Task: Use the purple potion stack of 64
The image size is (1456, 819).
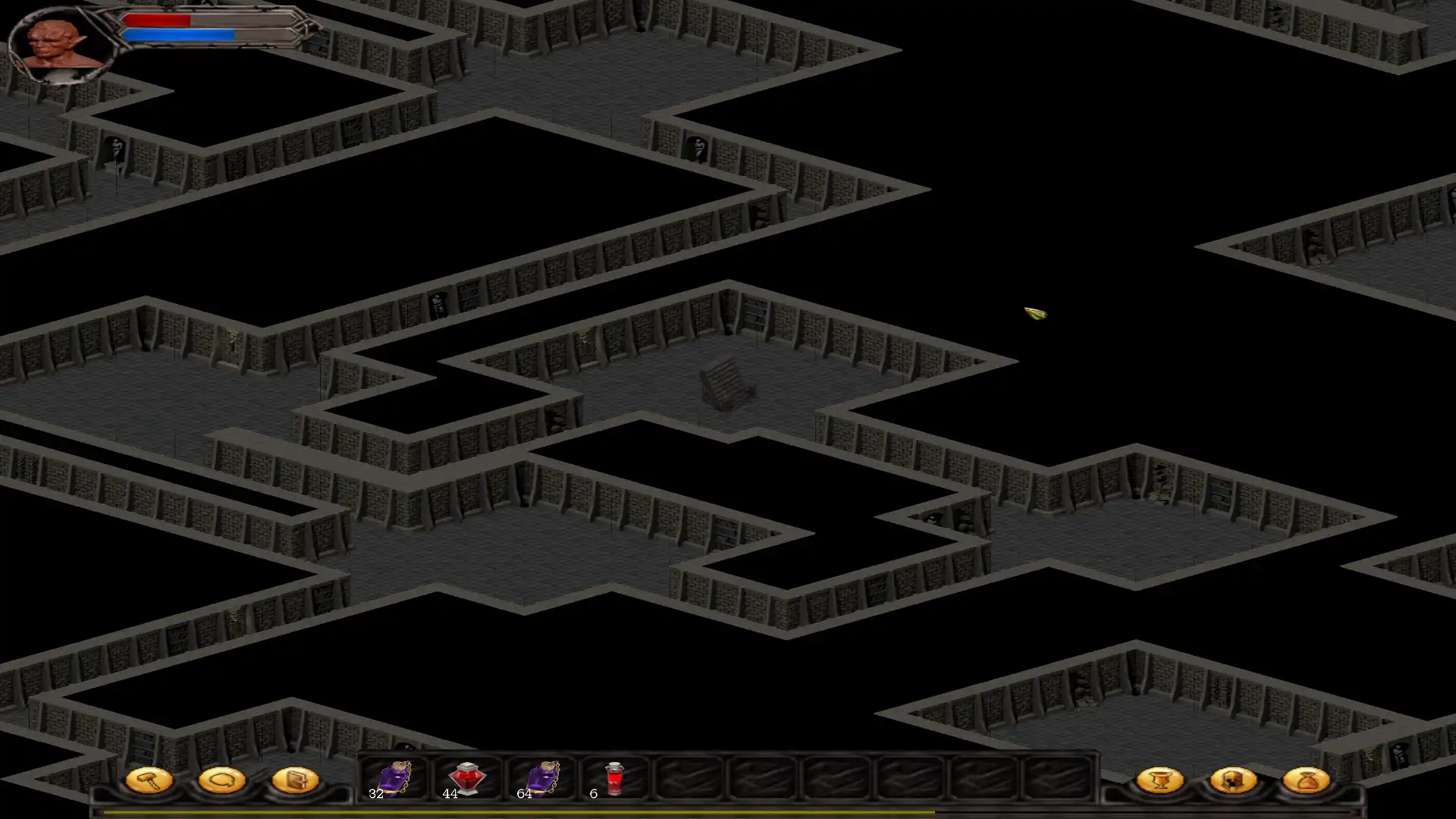Action: (x=541, y=779)
